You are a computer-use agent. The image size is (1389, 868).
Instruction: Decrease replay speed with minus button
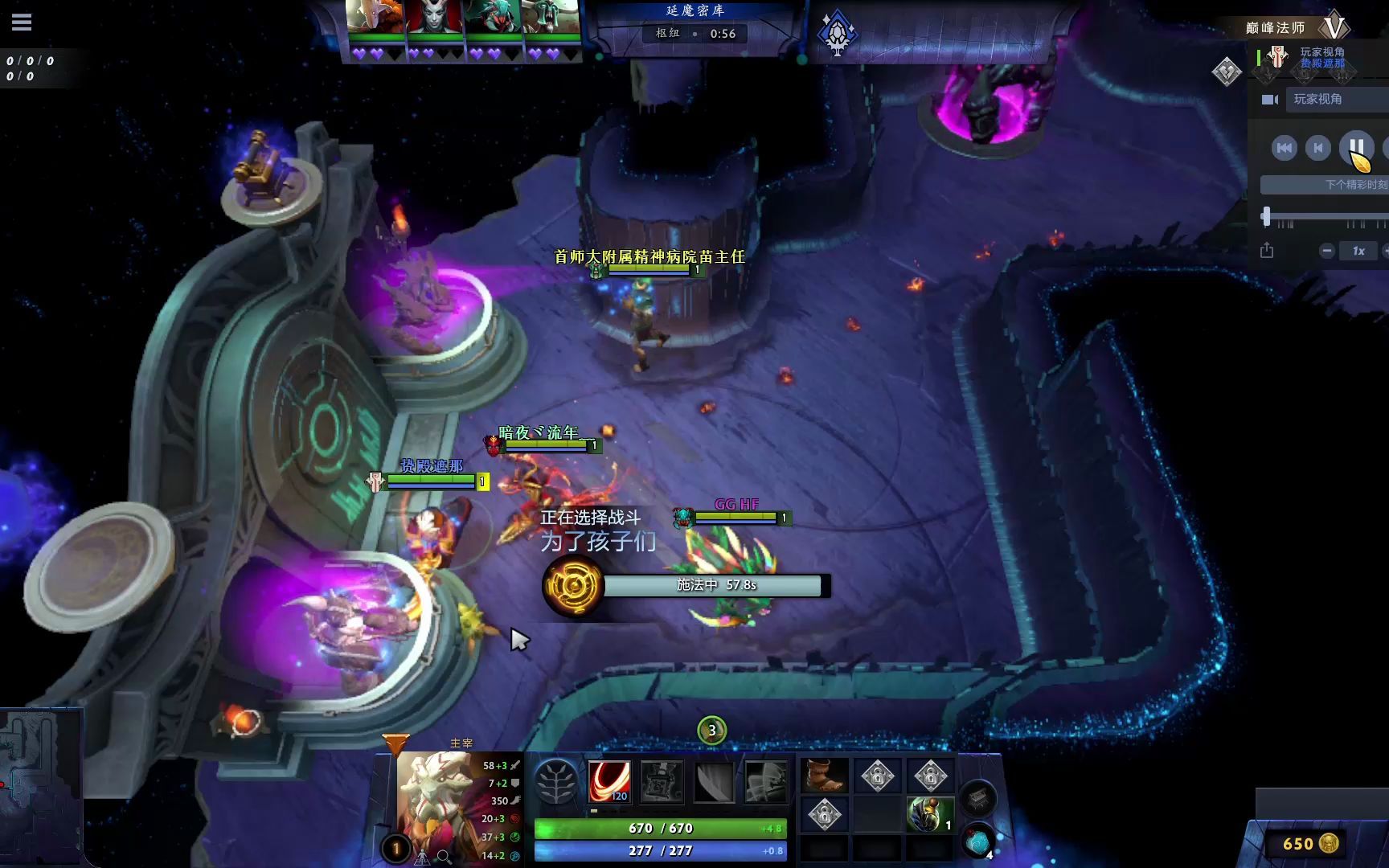coord(1327,251)
